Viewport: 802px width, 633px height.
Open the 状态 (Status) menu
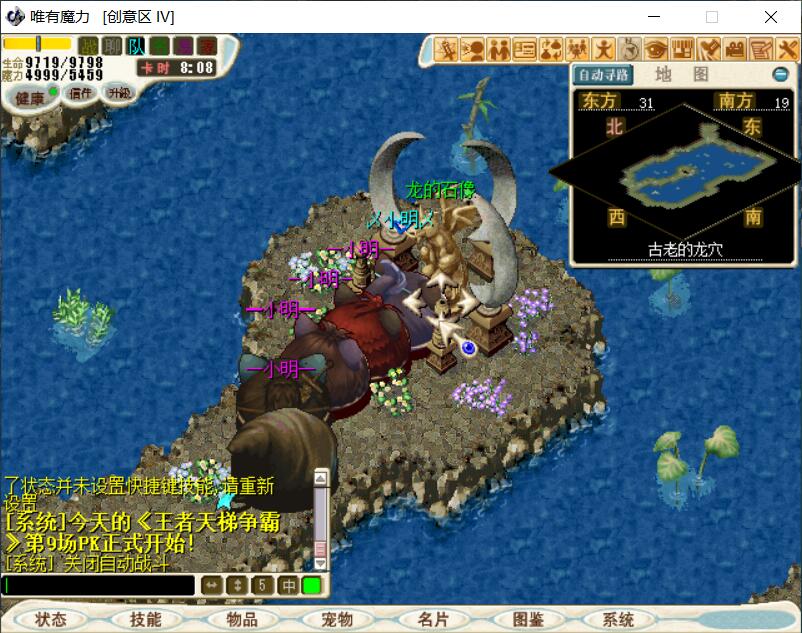click(51, 620)
